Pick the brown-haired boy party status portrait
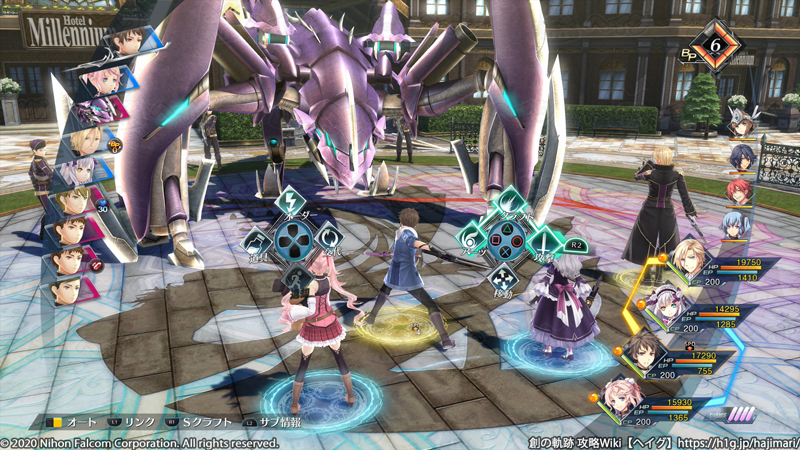The width and height of the screenshot is (800, 450). (640, 349)
